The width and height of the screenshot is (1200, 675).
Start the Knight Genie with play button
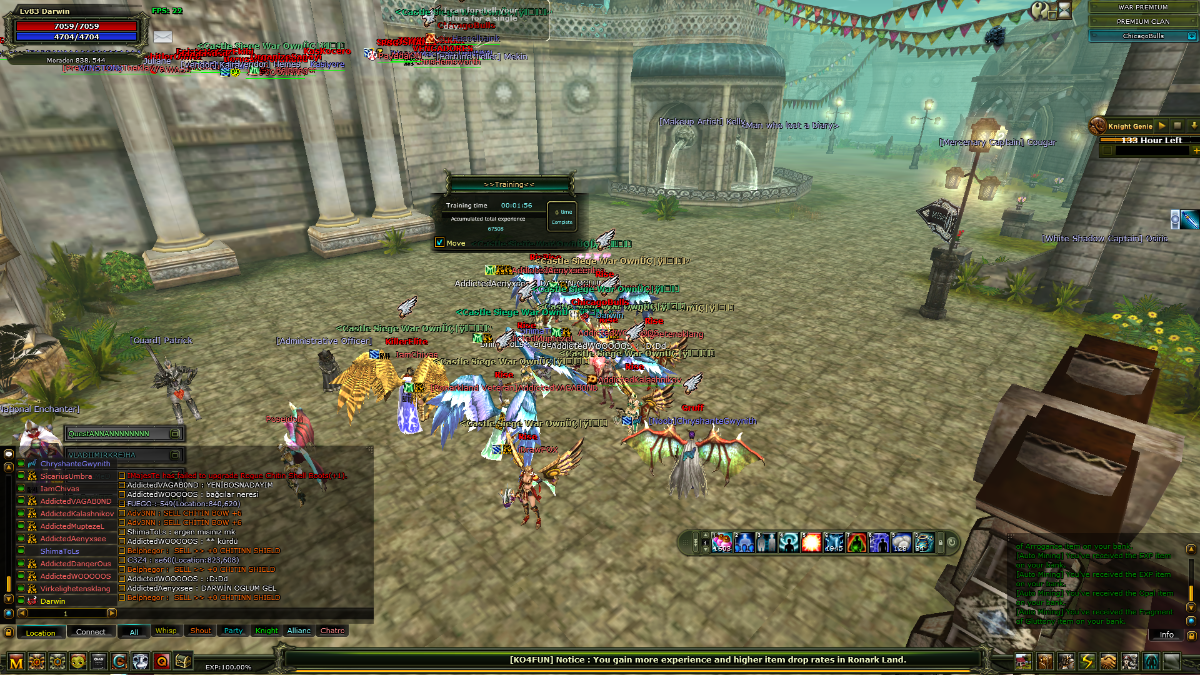[x=1164, y=126]
